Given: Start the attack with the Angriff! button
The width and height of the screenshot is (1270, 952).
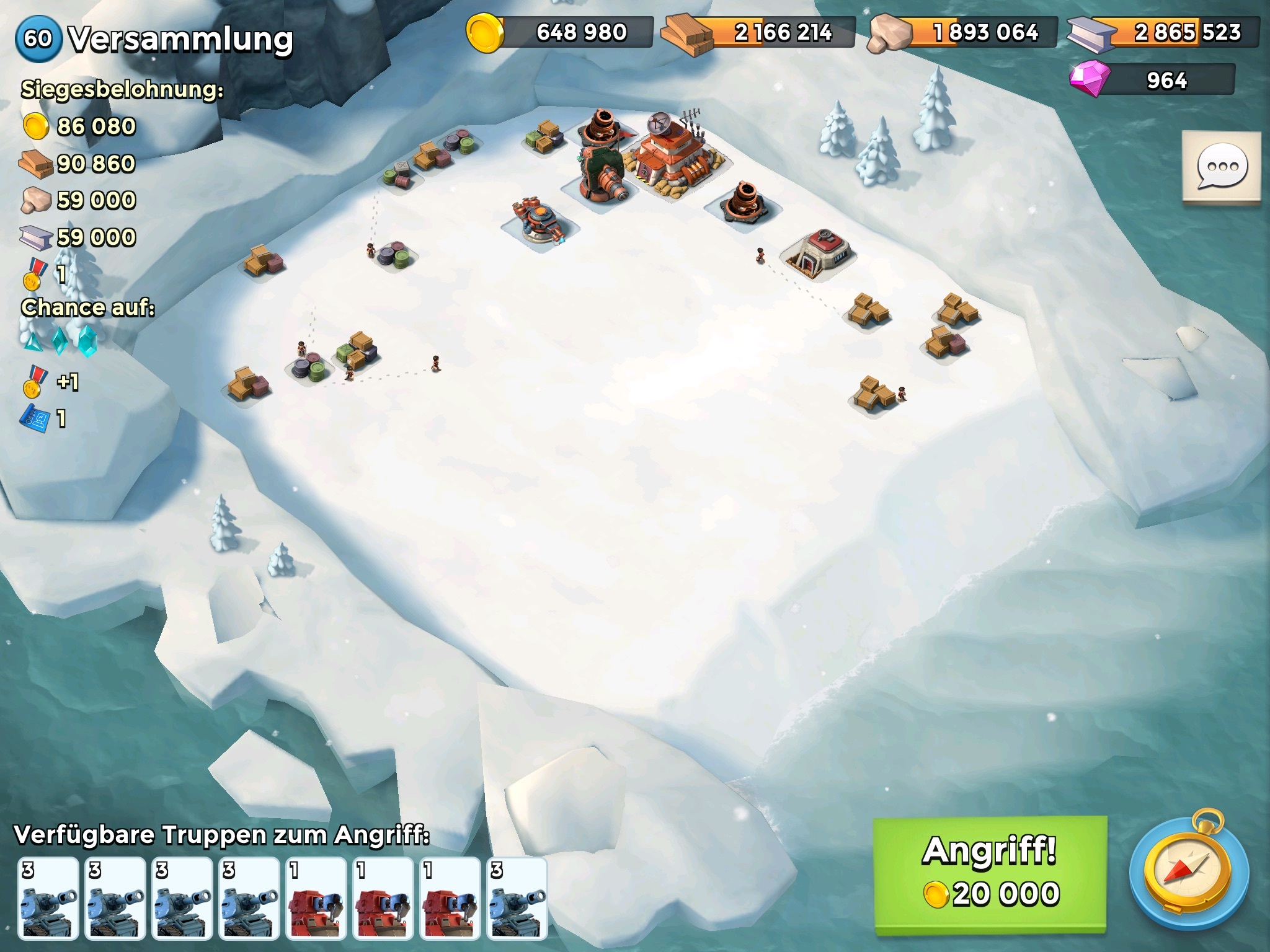Looking at the screenshot, I should click(x=990, y=873).
